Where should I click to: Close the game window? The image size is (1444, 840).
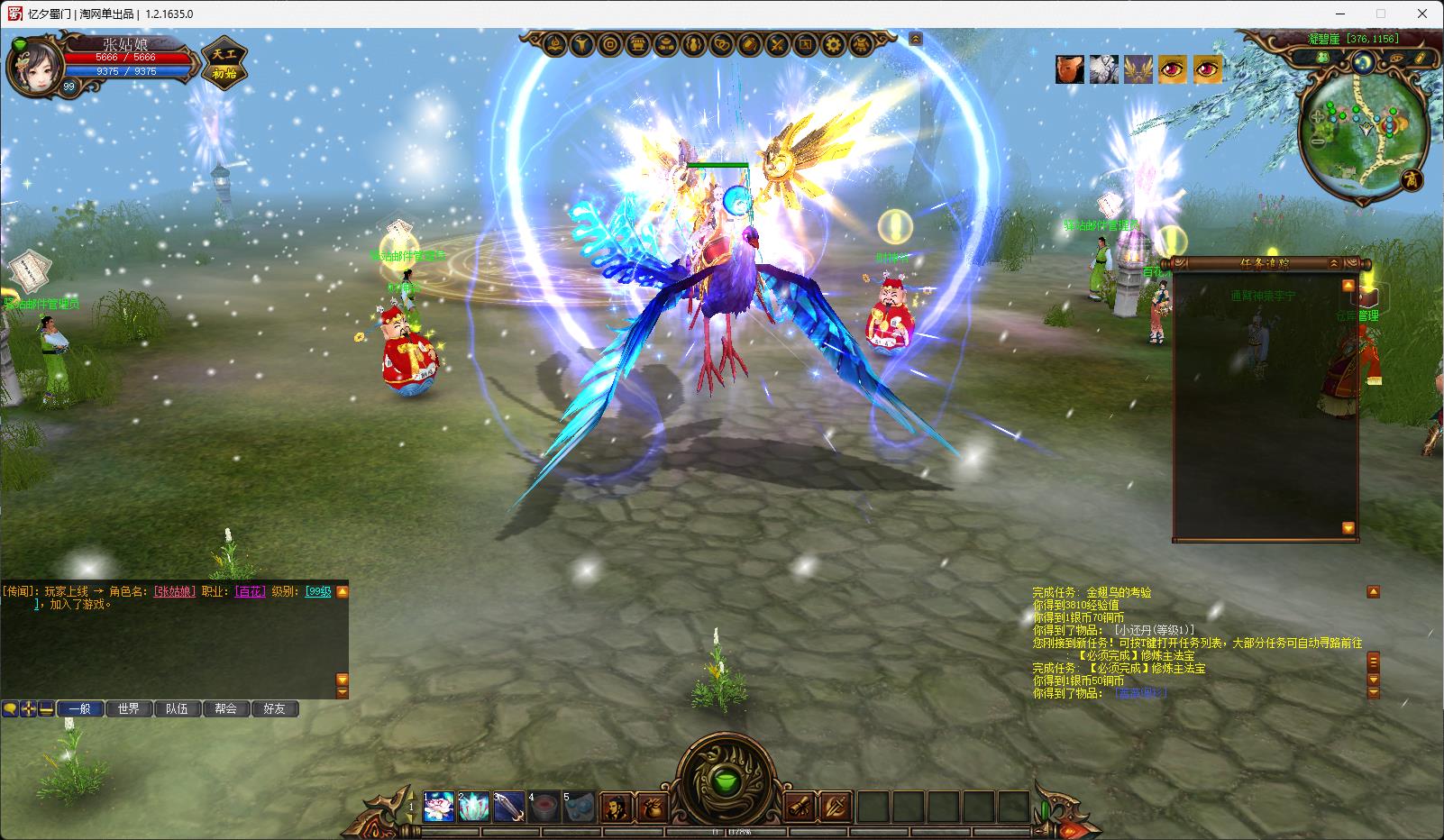point(1422,14)
